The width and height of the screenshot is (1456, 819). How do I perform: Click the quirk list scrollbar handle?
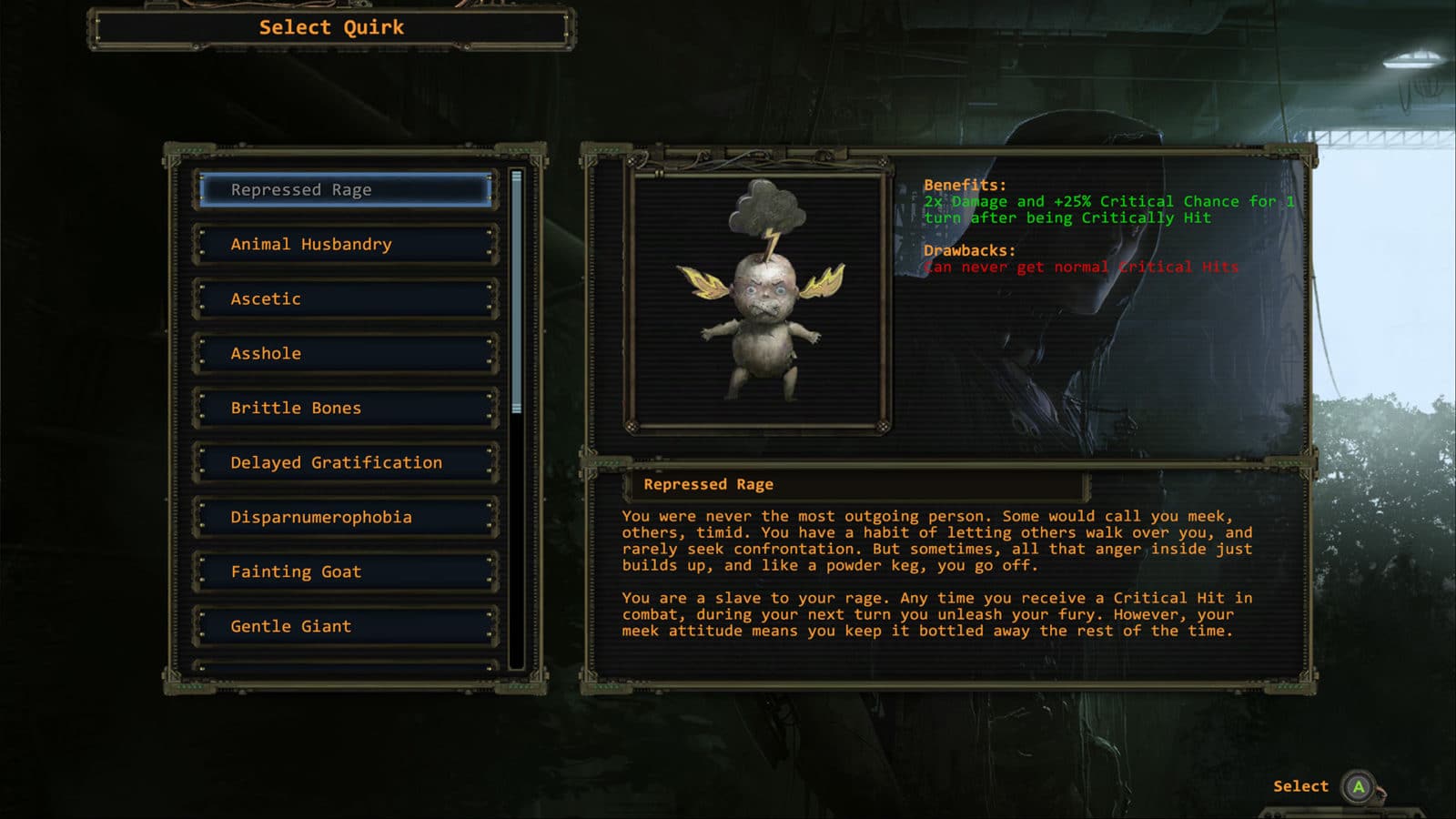pyautogui.click(x=517, y=291)
